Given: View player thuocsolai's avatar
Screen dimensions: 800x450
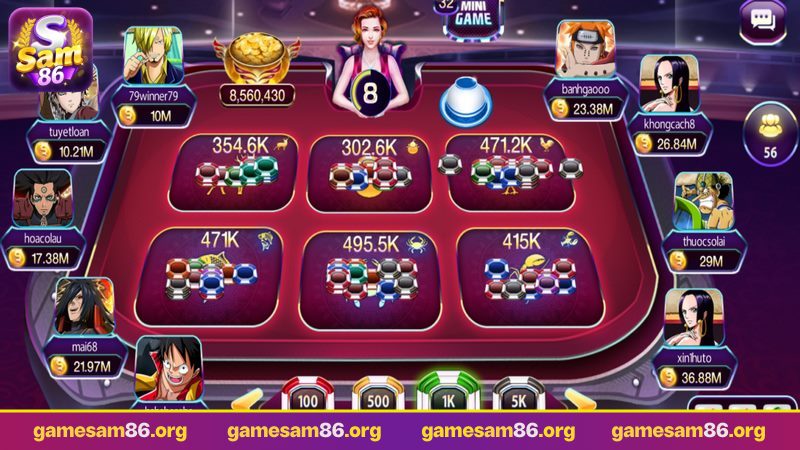Looking at the screenshot, I should (702, 202).
